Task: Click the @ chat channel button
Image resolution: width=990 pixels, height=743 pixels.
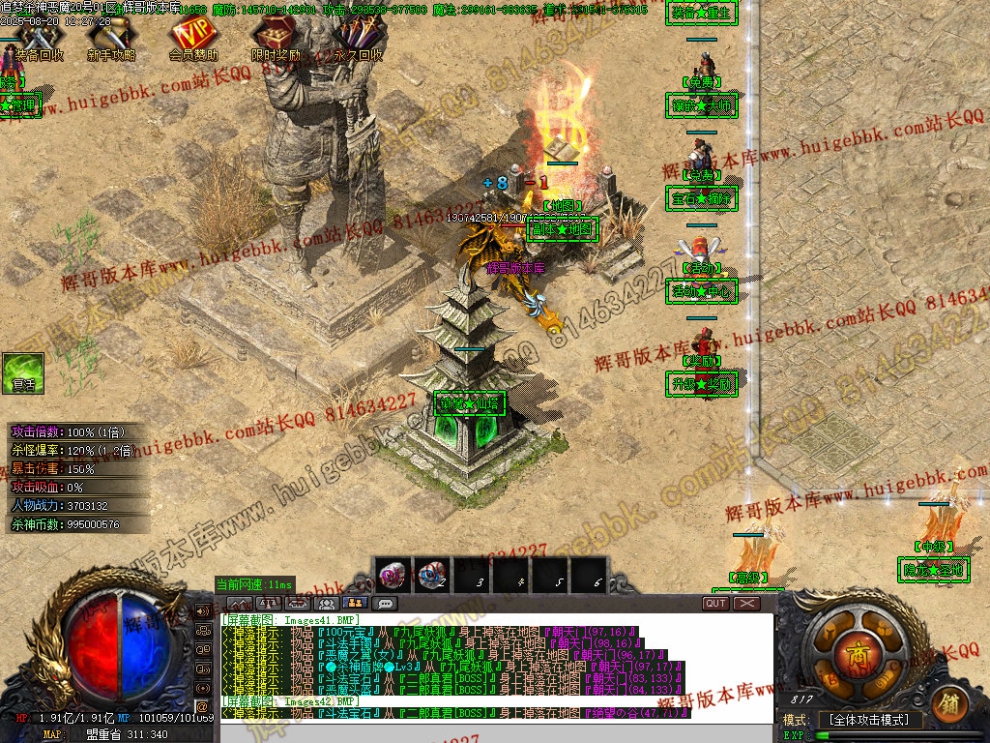Action: pyautogui.click(x=202, y=706)
